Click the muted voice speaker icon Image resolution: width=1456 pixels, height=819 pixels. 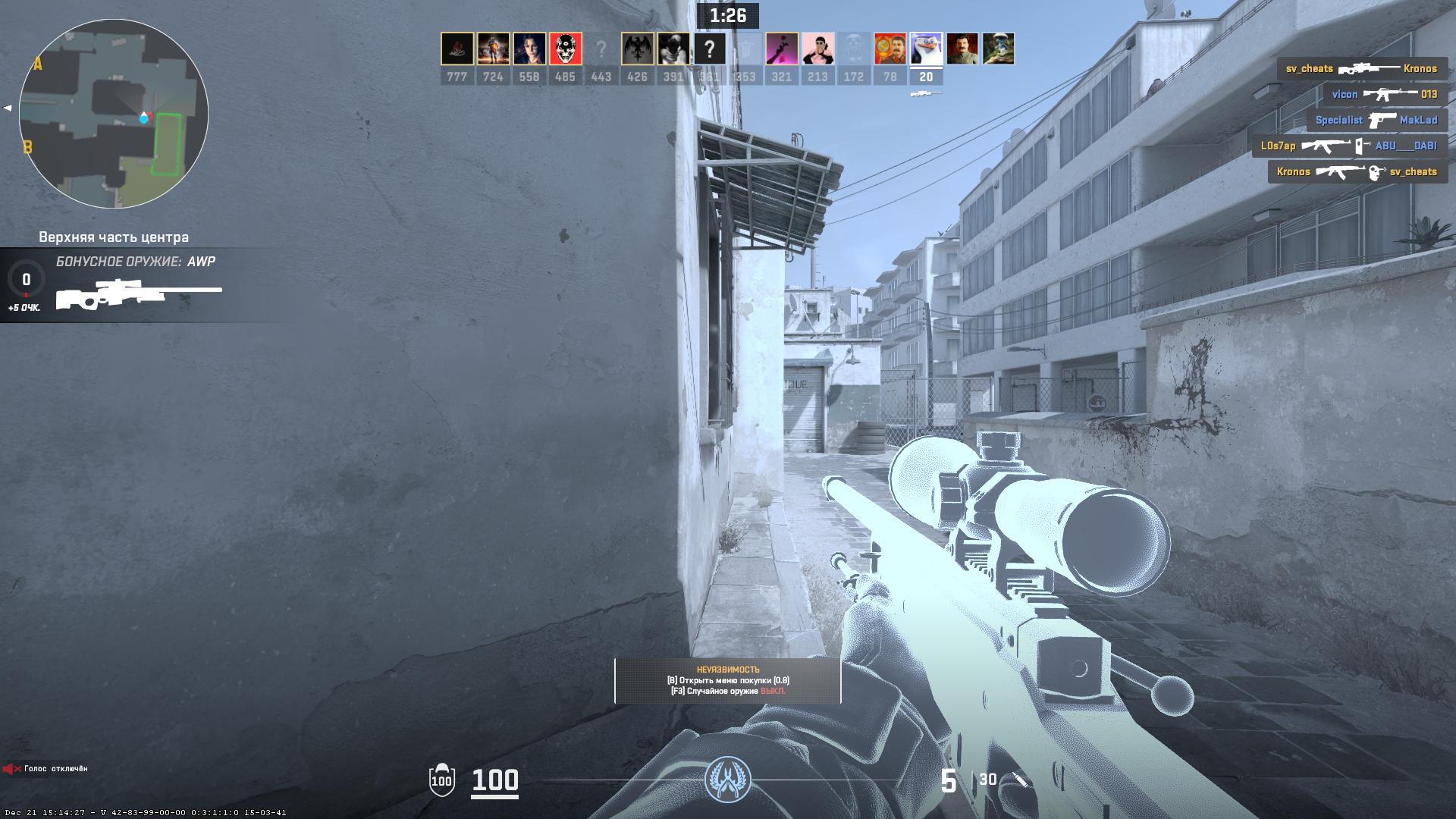pos(11,769)
